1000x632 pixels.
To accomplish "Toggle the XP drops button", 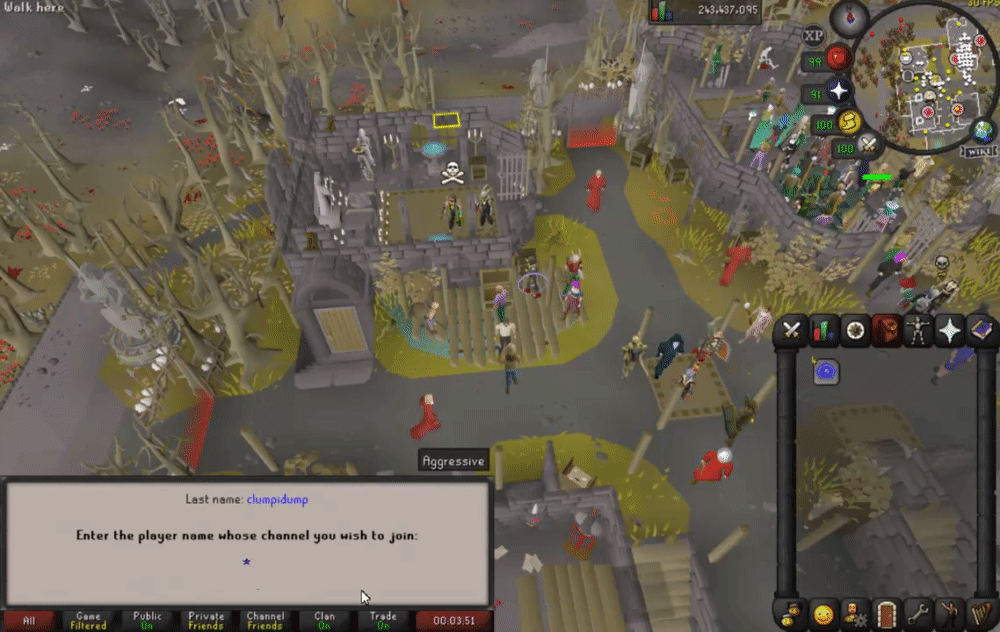I will 813,35.
